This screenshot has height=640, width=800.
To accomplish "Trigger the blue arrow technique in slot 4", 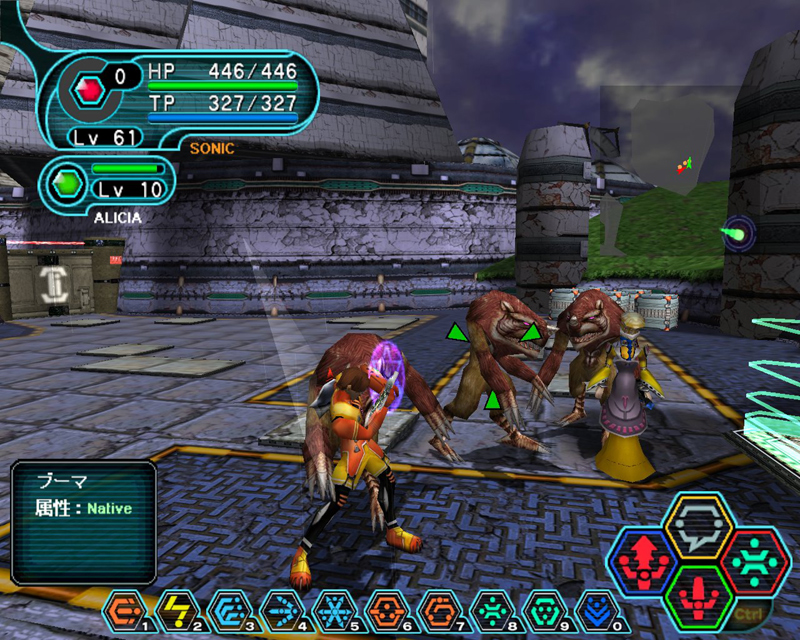I will [x=279, y=608].
